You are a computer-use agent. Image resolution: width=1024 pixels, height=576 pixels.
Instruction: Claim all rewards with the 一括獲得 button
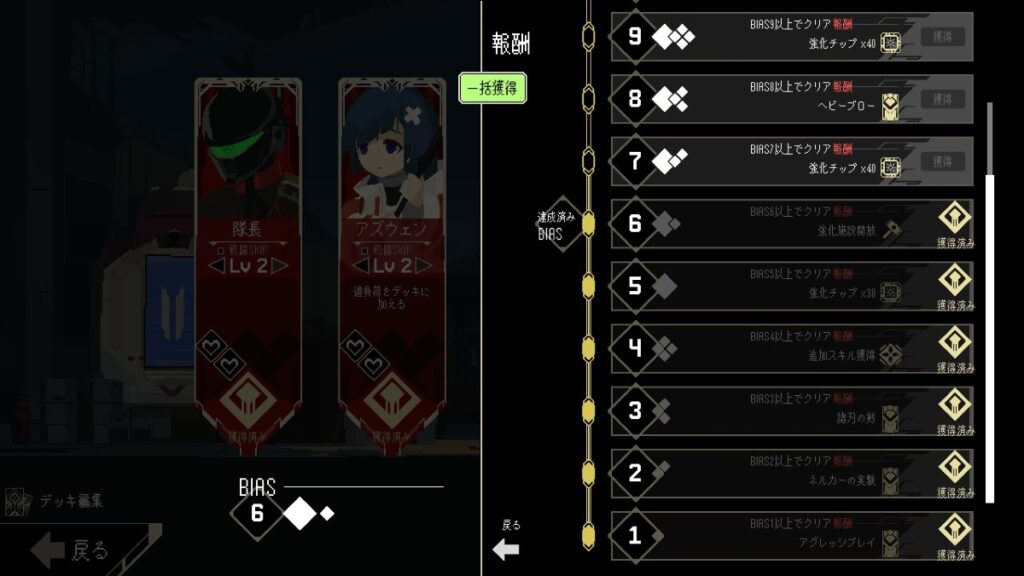pyautogui.click(x=492, y=88)
